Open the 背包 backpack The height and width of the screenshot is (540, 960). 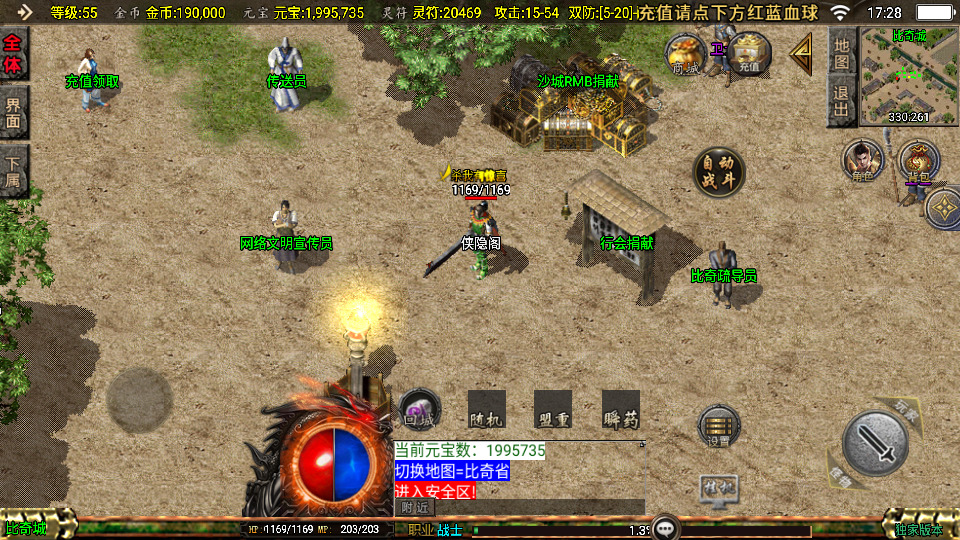point(918,162)
